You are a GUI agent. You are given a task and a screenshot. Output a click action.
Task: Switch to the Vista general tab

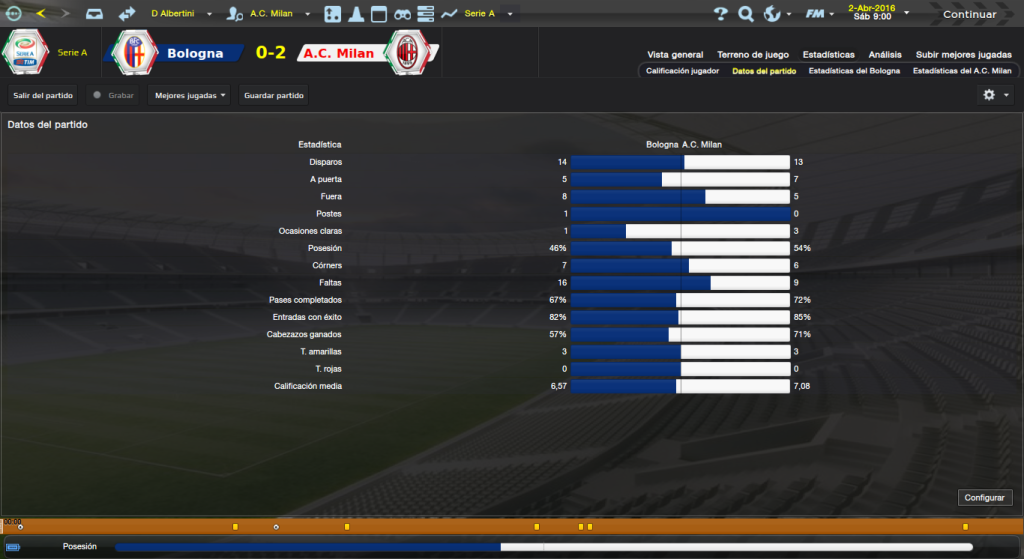point(675,55)
